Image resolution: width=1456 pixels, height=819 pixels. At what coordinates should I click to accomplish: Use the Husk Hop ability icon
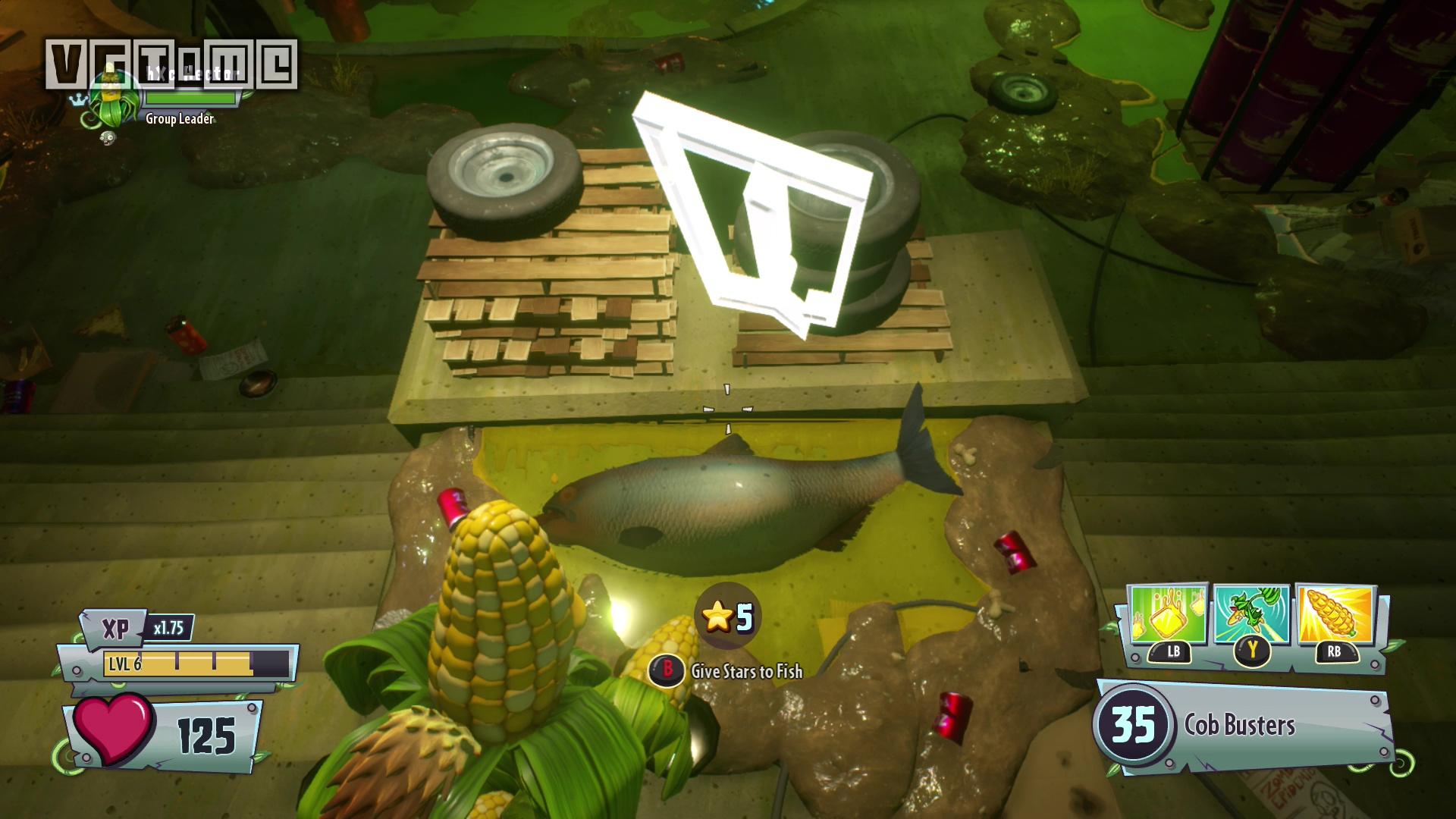click(1252, 616)
